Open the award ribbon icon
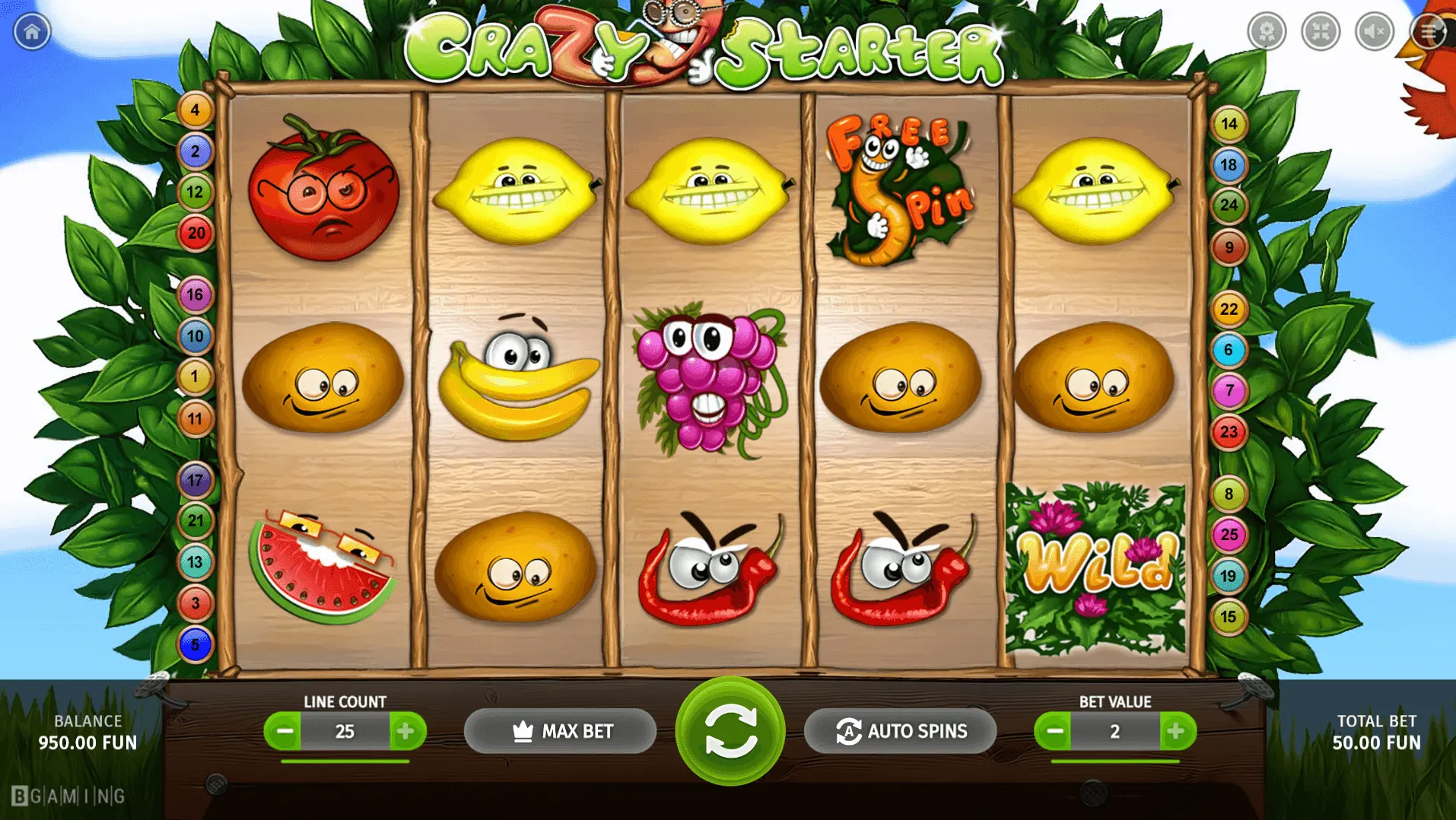1456x820 pixels. 1267,31
